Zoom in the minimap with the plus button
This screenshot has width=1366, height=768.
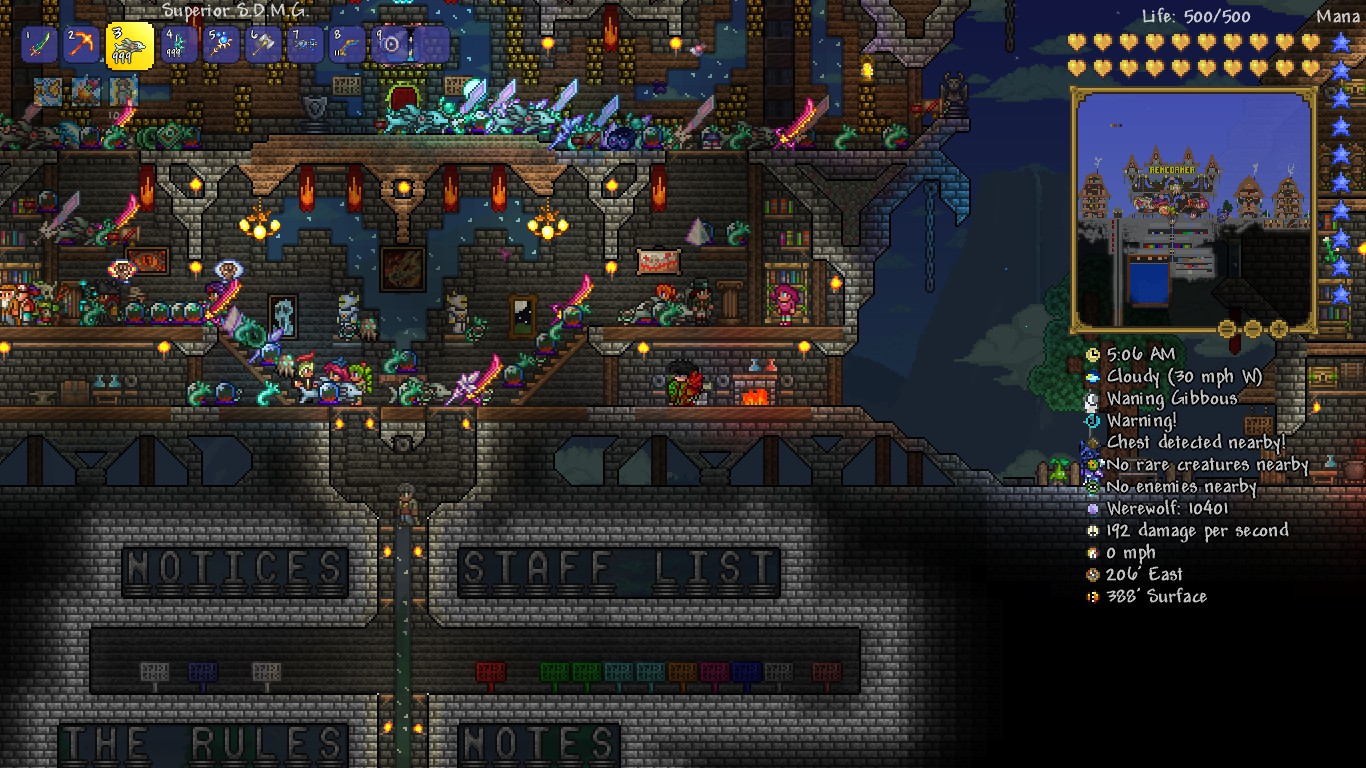pos(1278,329)
